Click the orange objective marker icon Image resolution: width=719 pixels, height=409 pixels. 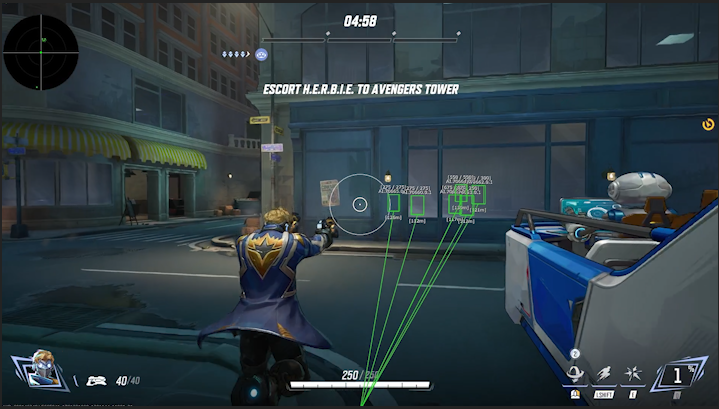coord(707,125)
